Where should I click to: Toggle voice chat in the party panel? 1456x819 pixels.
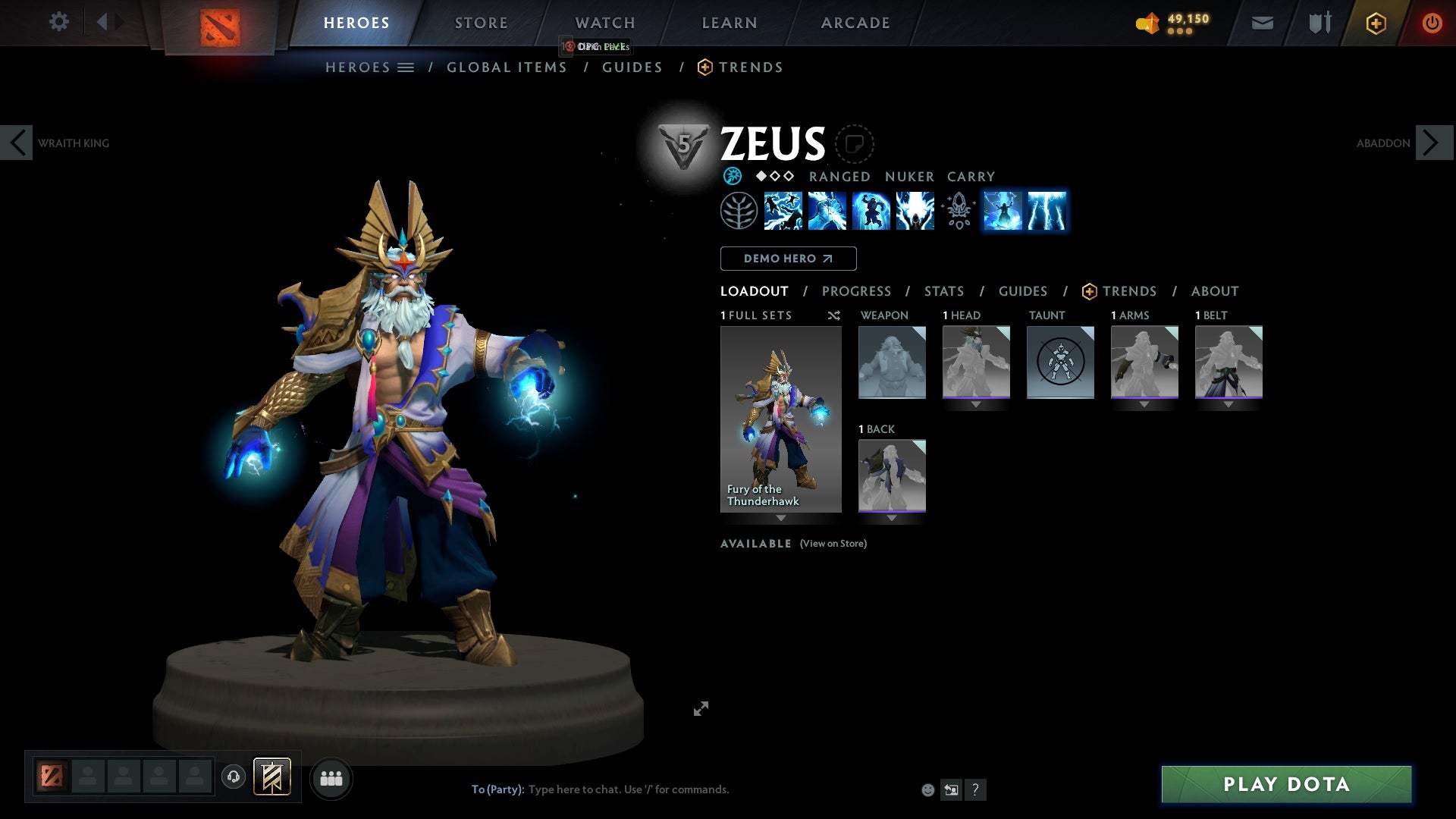coord(233,777)
